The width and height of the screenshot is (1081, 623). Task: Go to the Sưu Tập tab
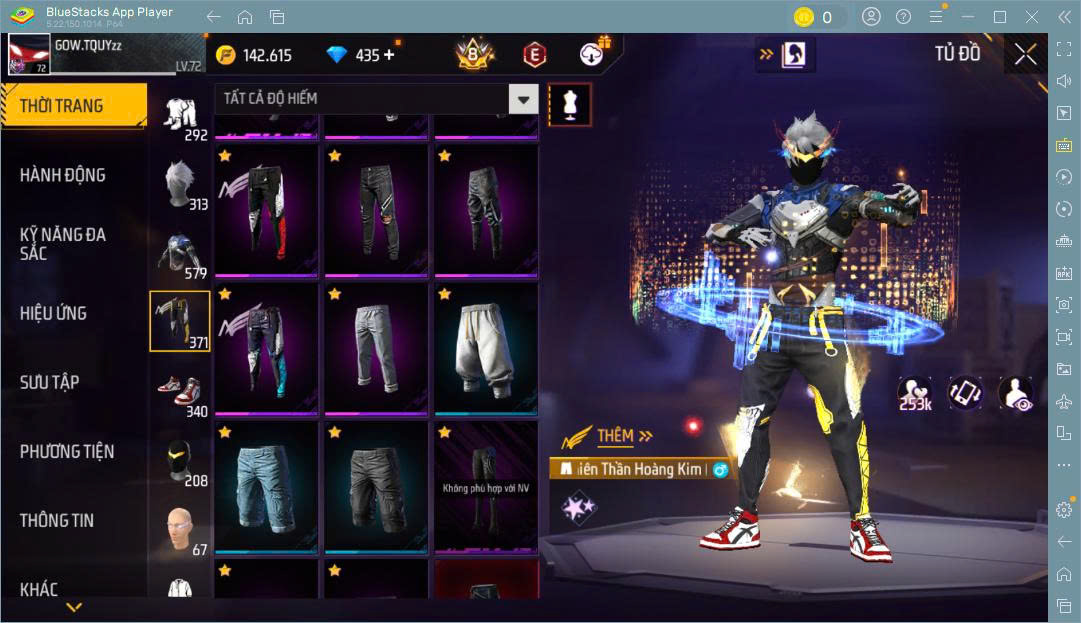[x=49, y=382]
